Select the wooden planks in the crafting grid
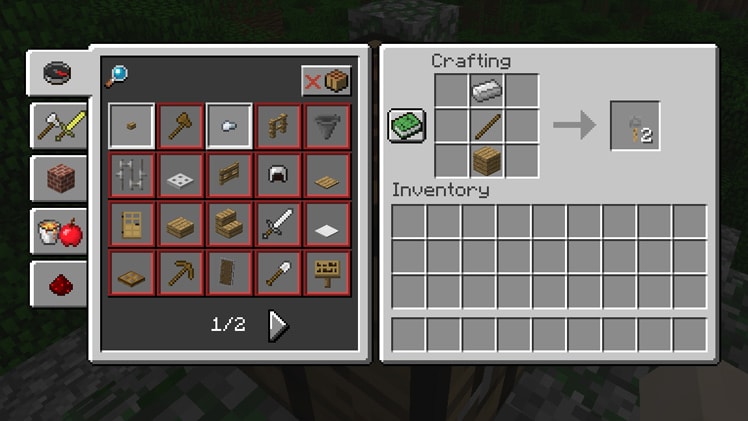Screen dimensions: 748x421 coord(487,161)
